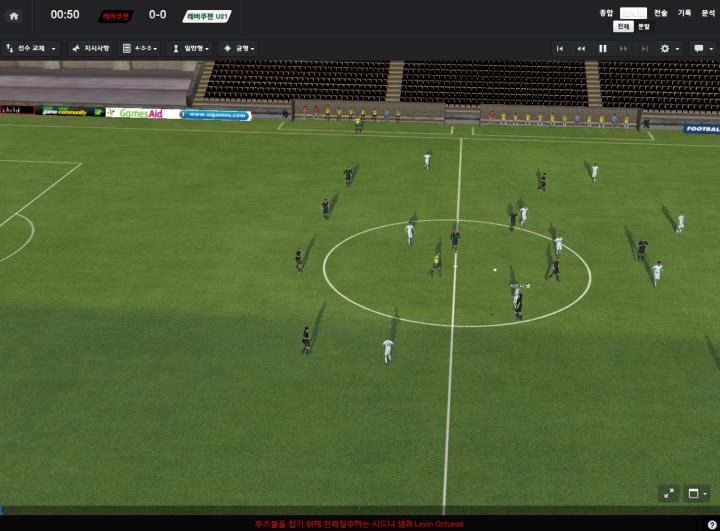The width and height of the screenshot is (720, 531).
Task: Open the 균형 team shape dropdown
Action: point(239,48)
